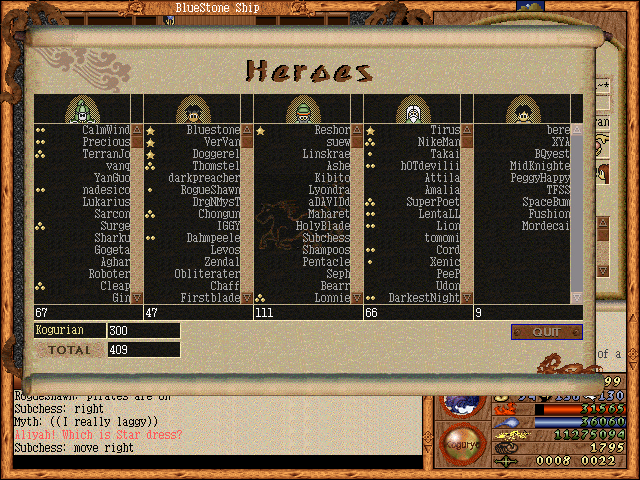Select darkpreacher in the heroes list
The width and height of the screenshot is (640, 480).
click(x=204, y=178)
